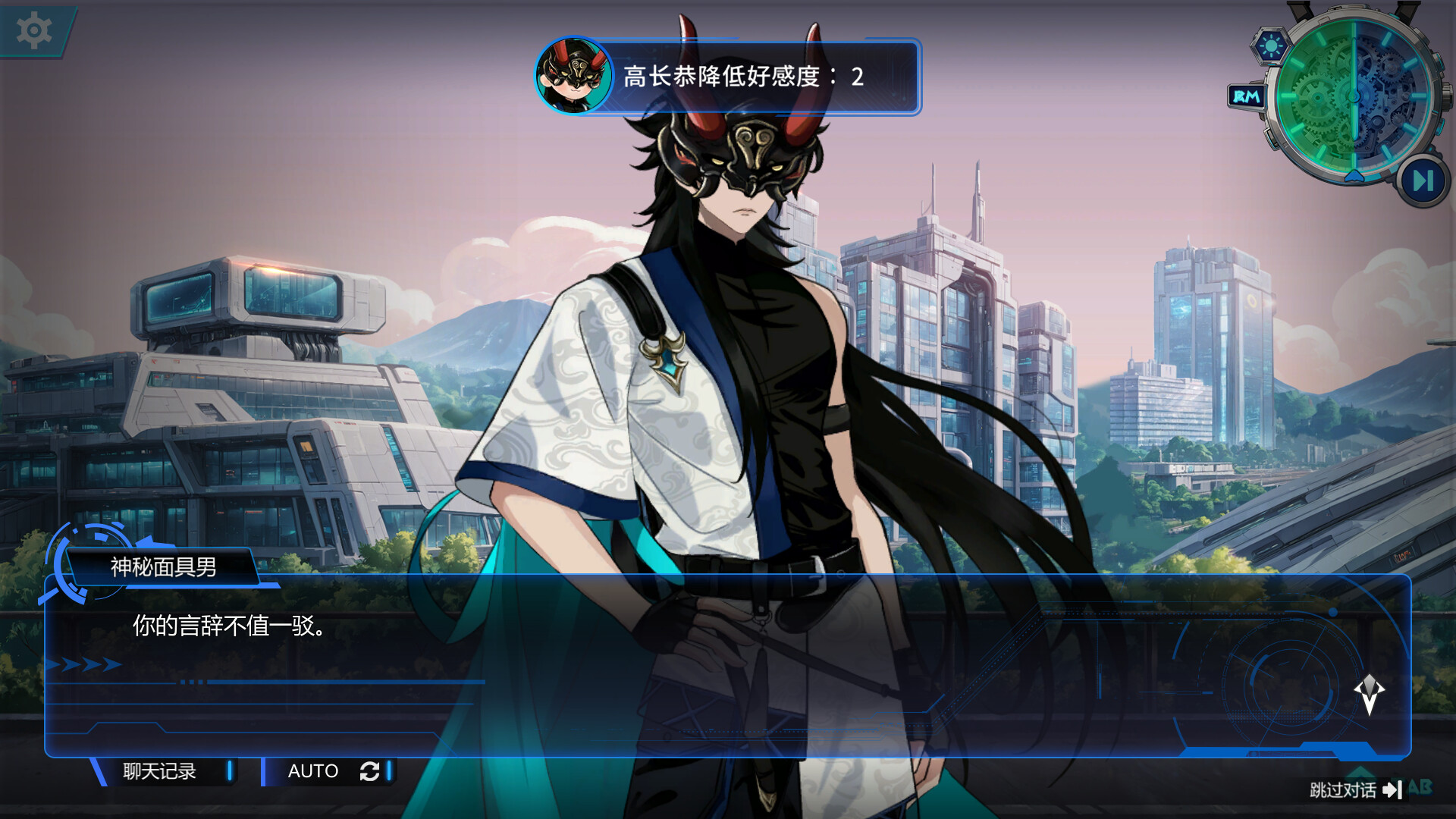Skip dialogue with 跳过对话 button

point(1354,790)
